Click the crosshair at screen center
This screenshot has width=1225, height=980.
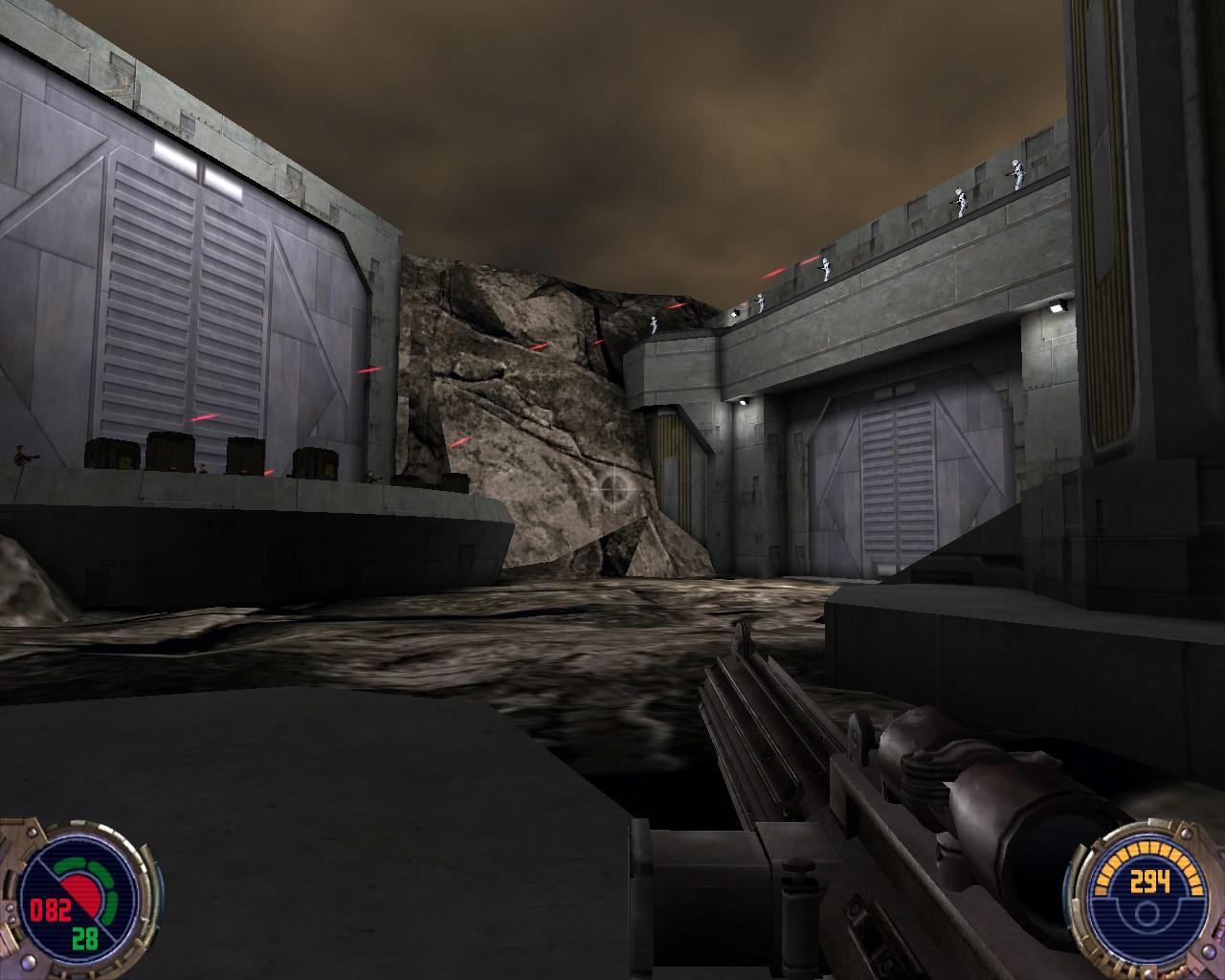click(x=612, y=488)
